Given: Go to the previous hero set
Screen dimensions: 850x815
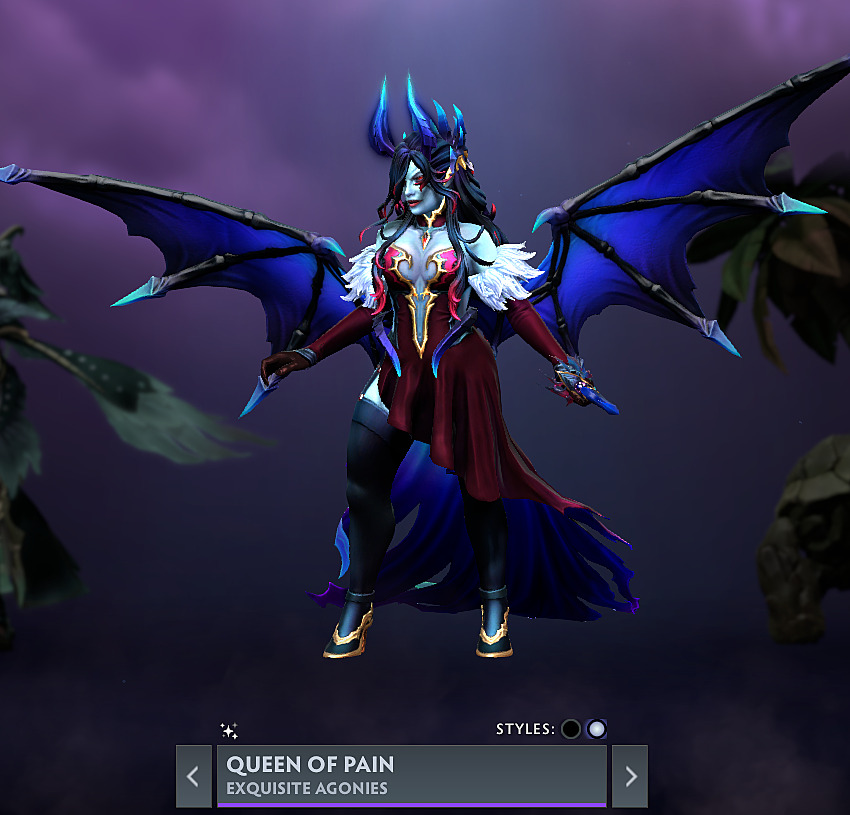Looking at the screenshot, I should (x=193, y=776).
